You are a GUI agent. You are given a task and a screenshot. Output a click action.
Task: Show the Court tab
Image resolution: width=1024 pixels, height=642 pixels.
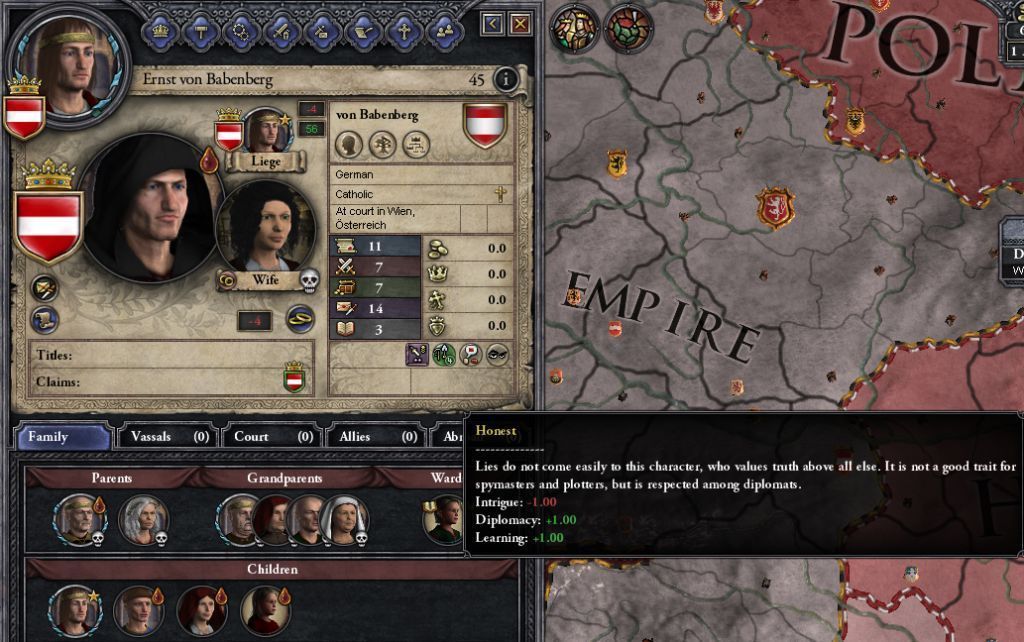pyautogui.click(x=268, y=437)
